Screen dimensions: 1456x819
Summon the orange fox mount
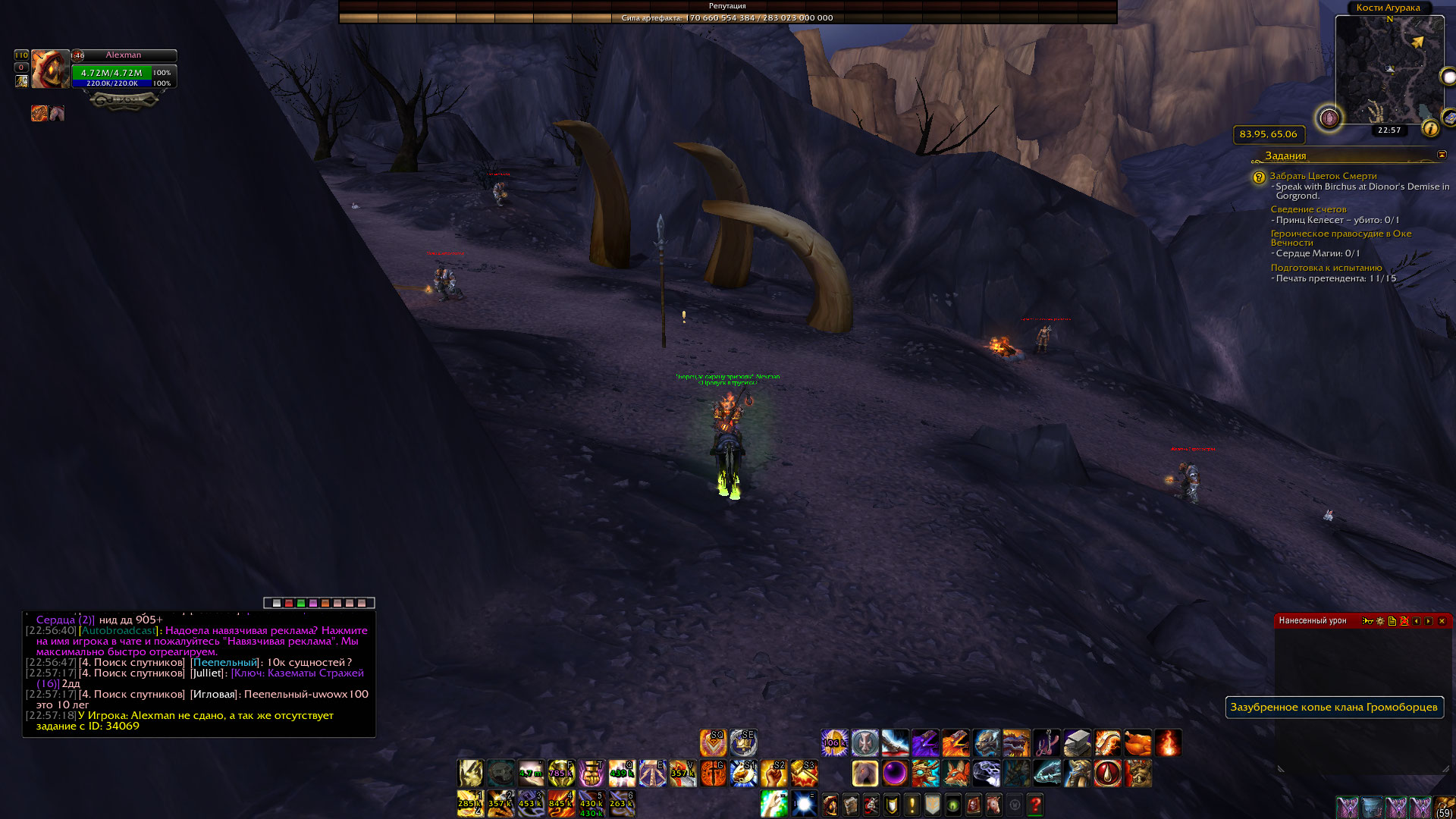[x=955, y=773]
